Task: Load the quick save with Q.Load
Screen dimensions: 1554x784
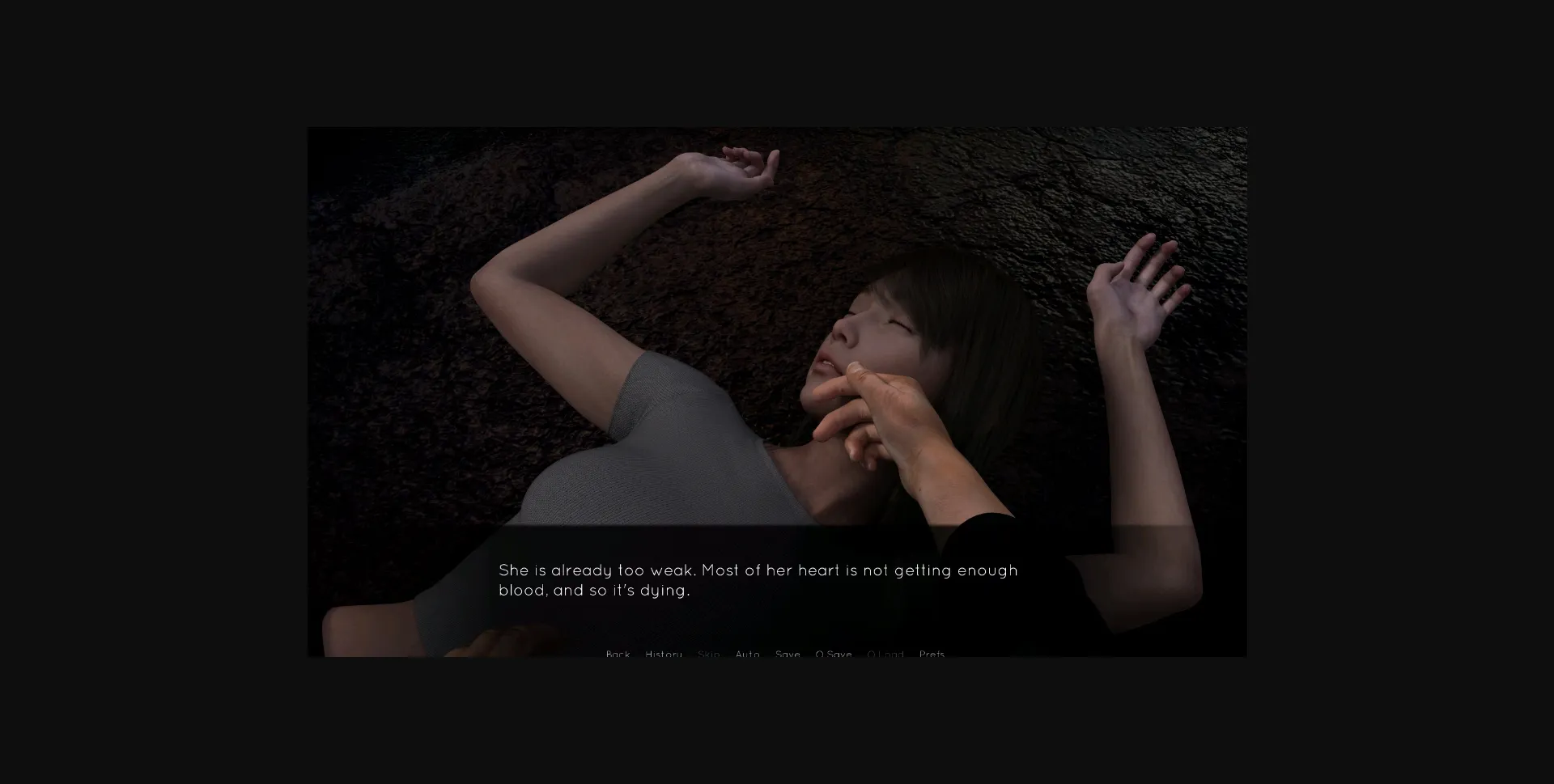Action: (x=885, y=654)
